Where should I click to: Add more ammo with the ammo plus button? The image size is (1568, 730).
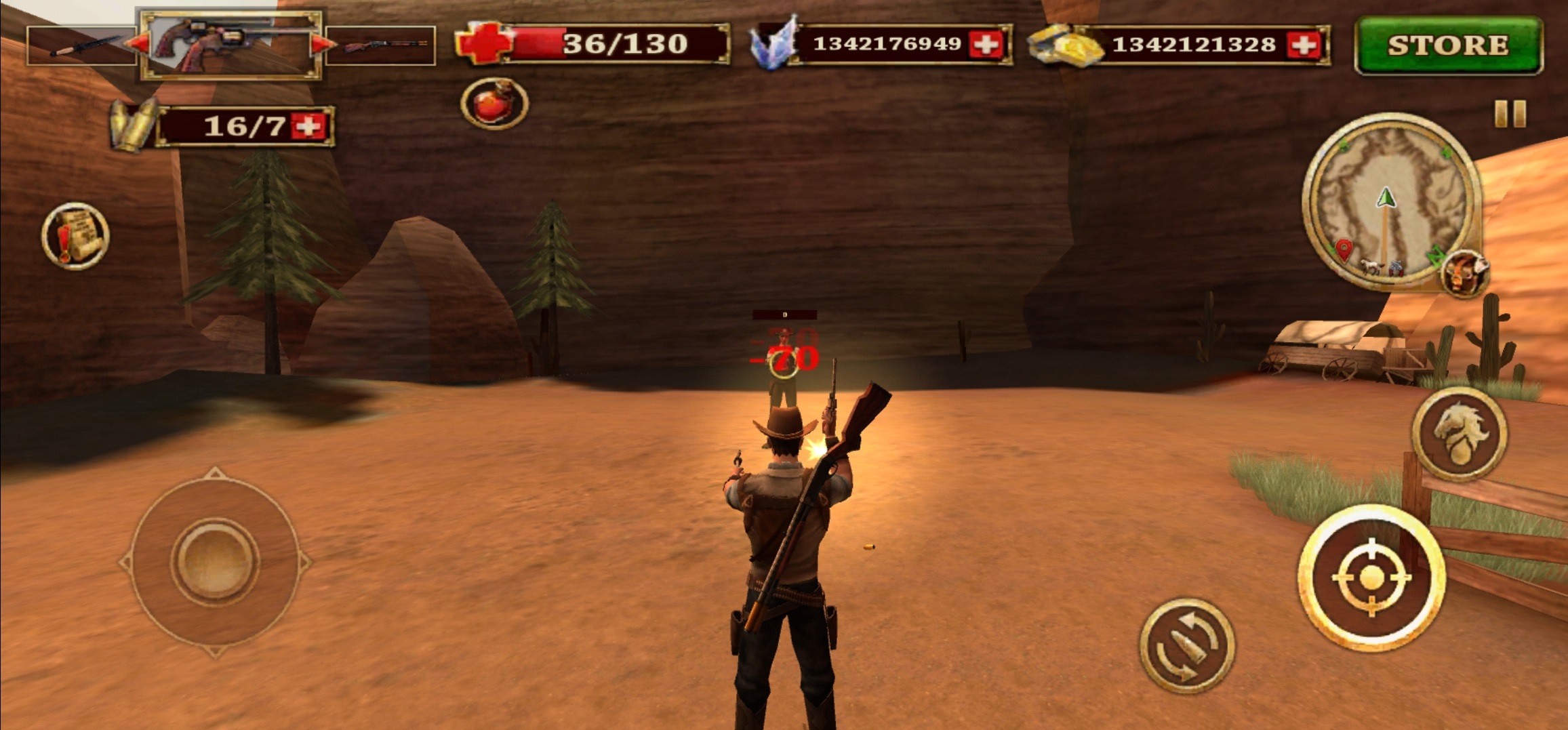[308, 126]
